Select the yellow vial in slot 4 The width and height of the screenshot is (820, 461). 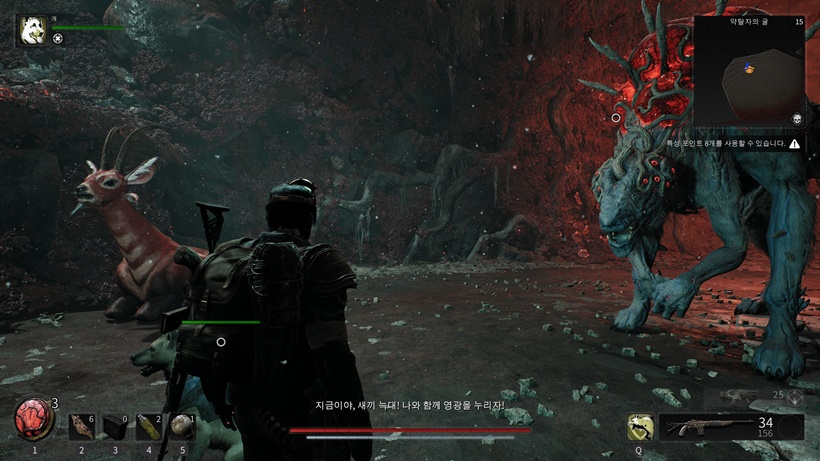tap(149, 427)
